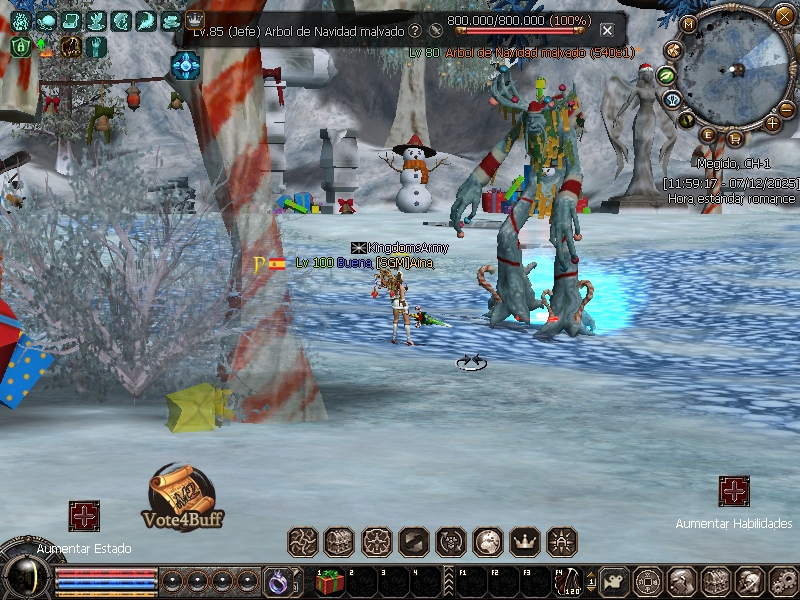
Task: Open the map with the M button
Action: (x=689, y=24)
